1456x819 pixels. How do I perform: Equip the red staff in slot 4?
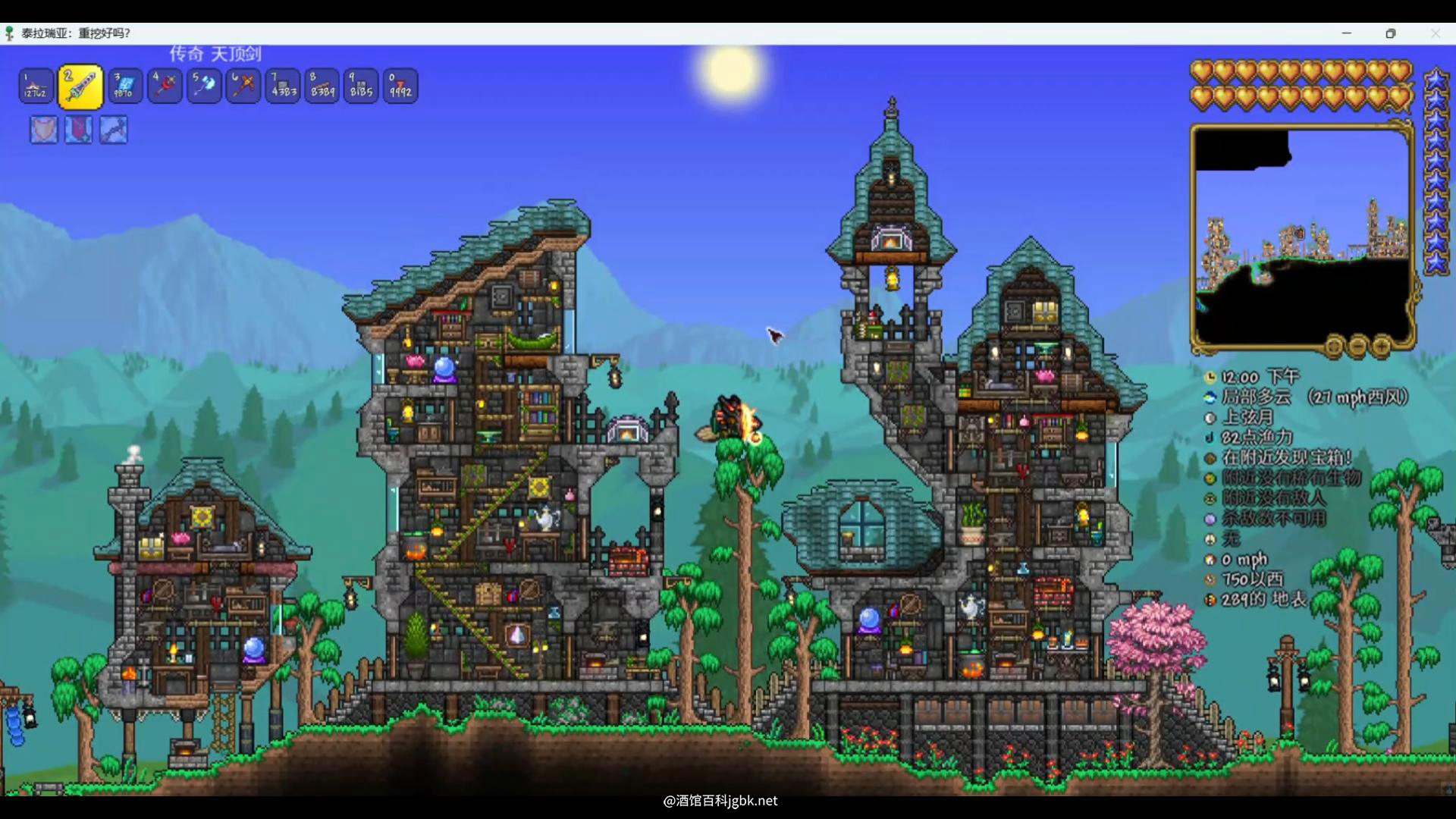pos(164,86)
